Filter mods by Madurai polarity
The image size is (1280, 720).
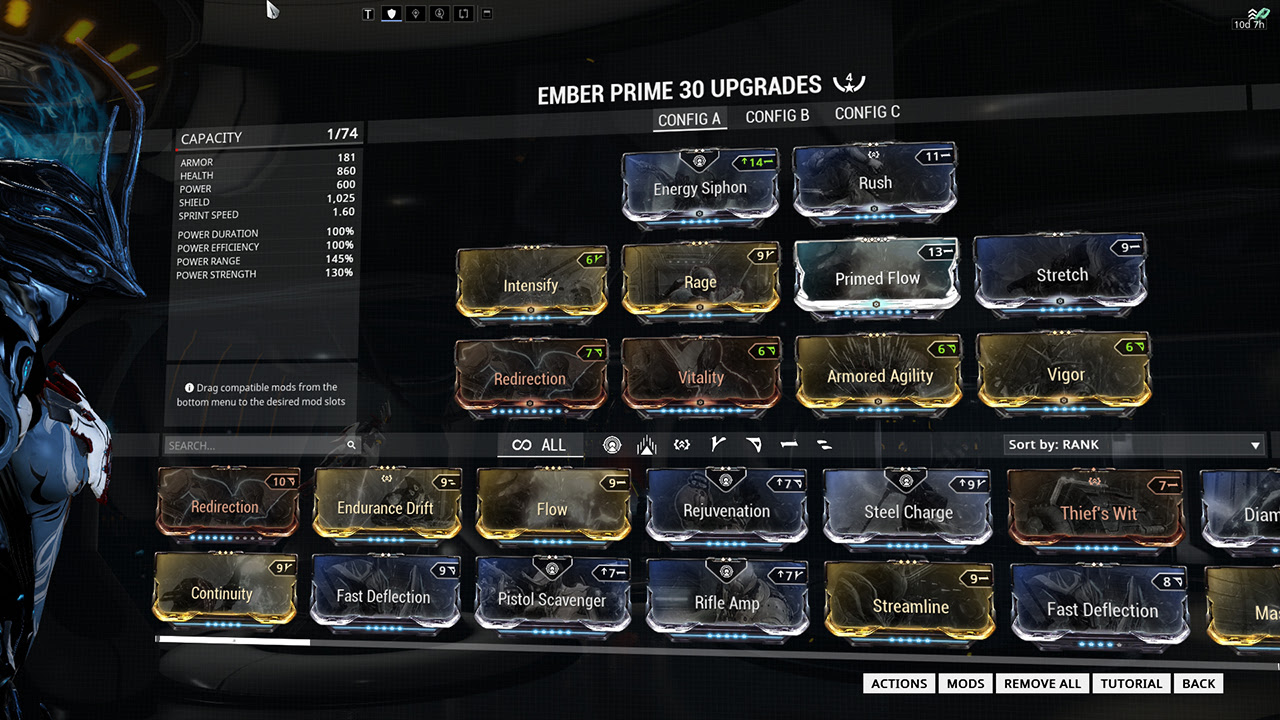(716, 444)
